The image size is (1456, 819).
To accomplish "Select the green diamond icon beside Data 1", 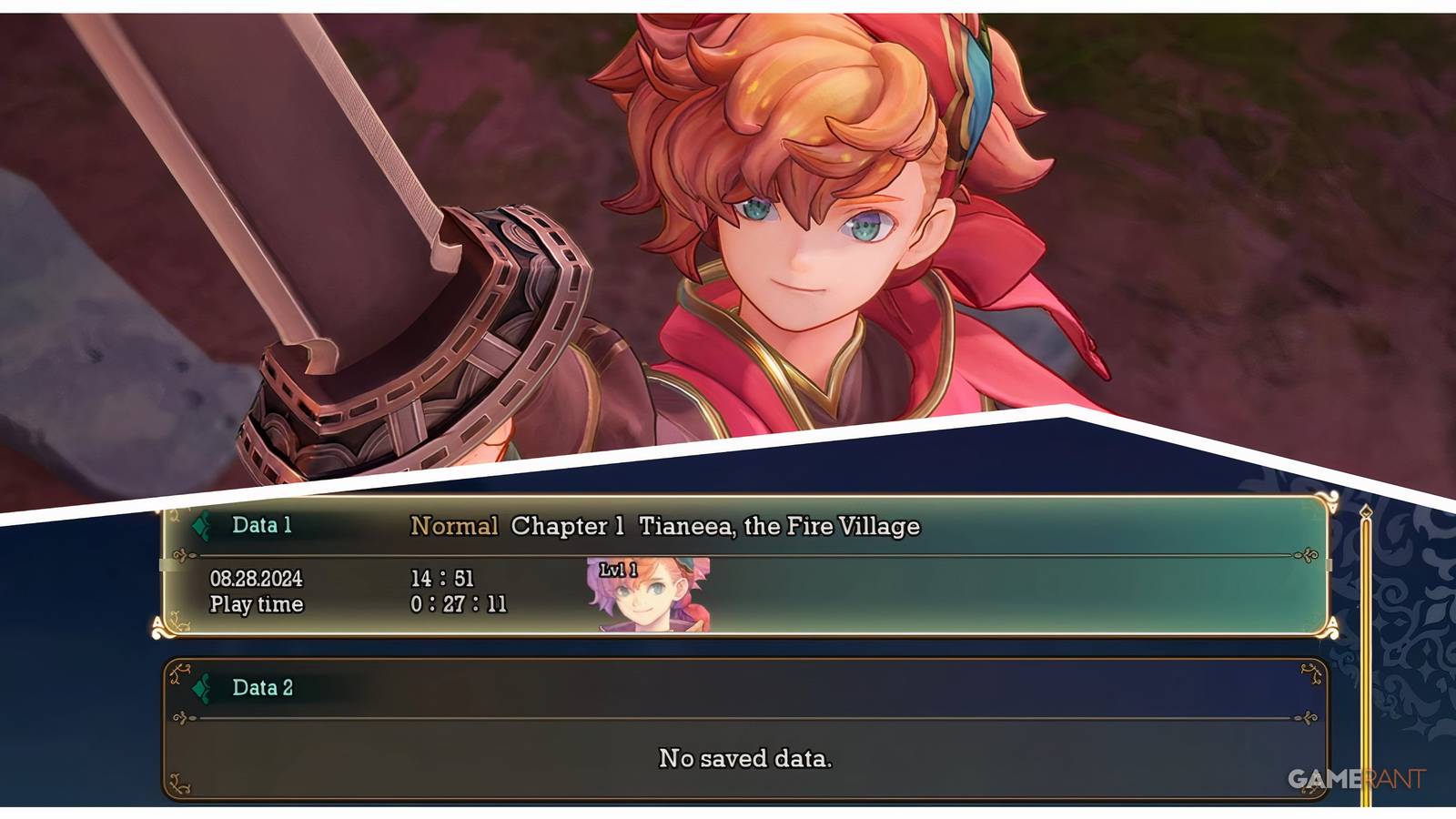I will pos(199,525).
